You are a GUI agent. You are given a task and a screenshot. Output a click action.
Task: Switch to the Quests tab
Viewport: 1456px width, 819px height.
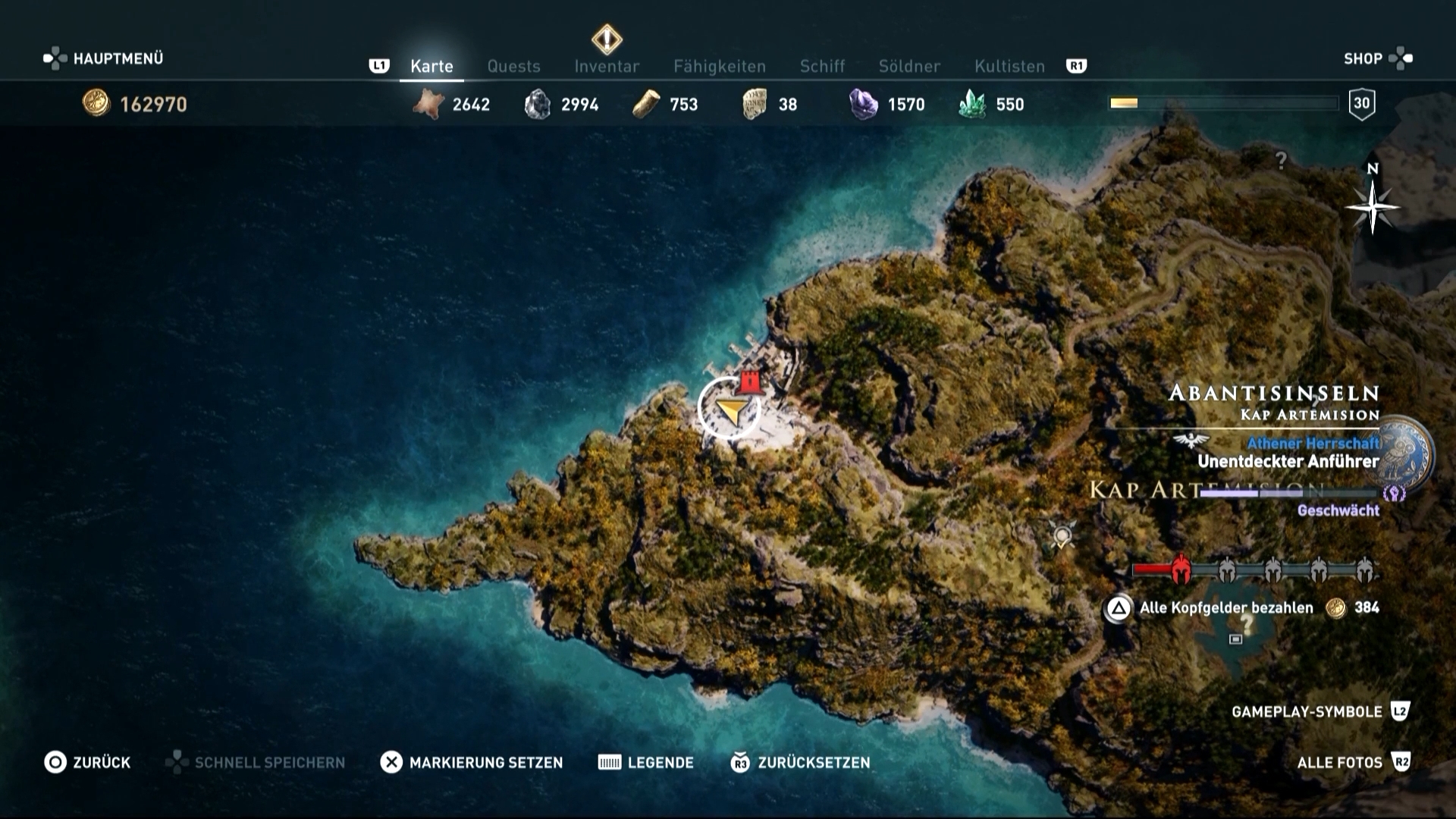513,67
